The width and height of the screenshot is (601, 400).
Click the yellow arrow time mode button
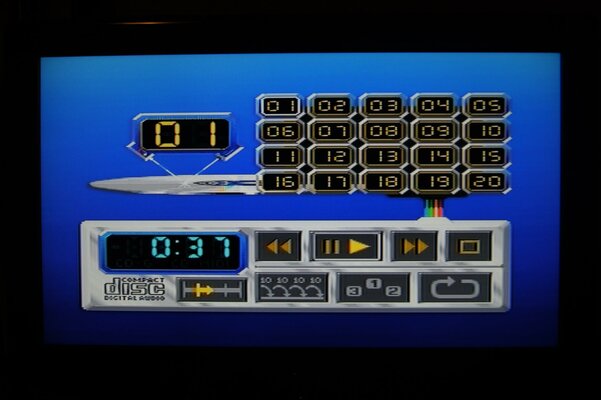pos(211,290)
